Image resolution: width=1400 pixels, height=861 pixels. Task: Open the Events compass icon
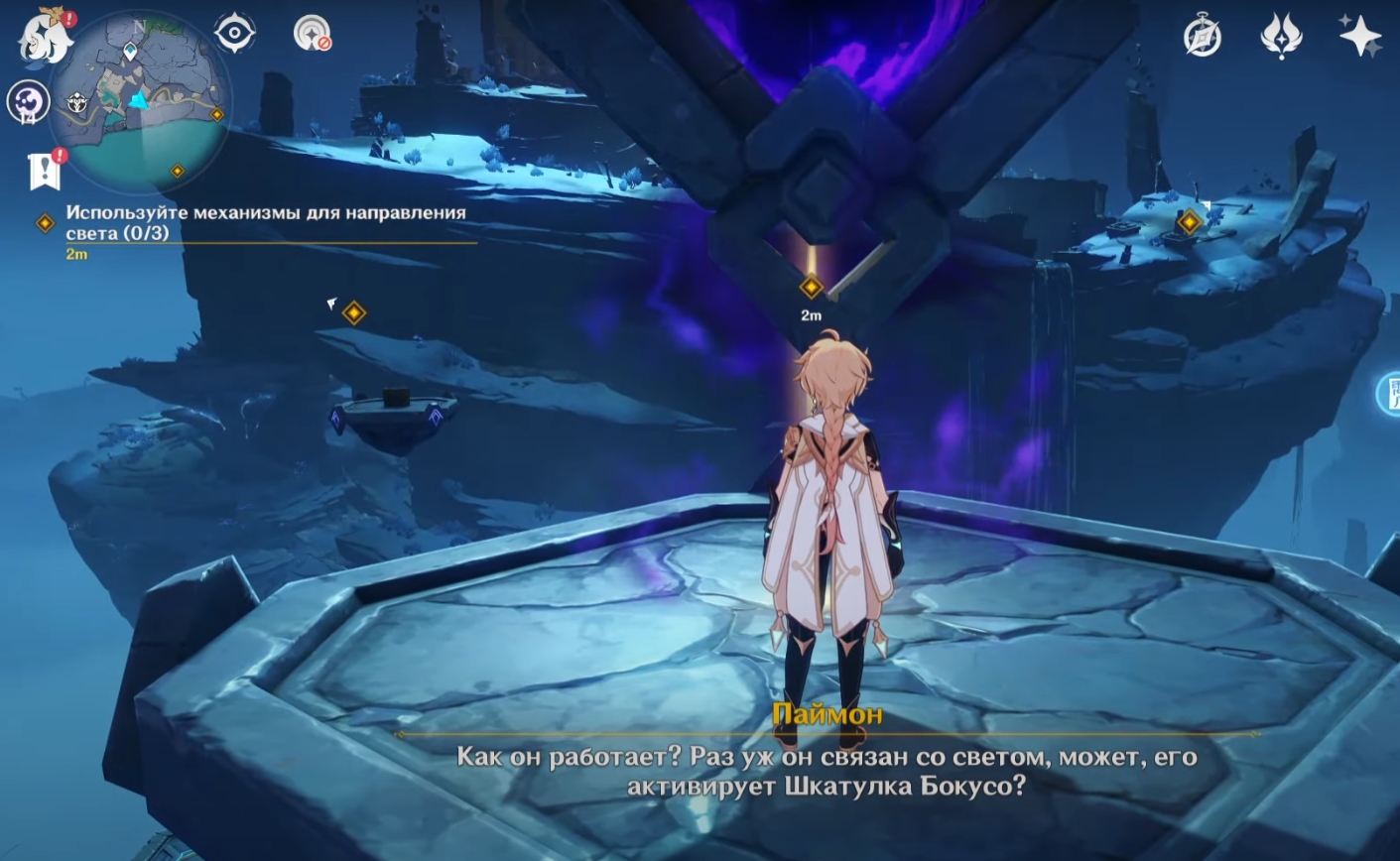click(1203, 38)
